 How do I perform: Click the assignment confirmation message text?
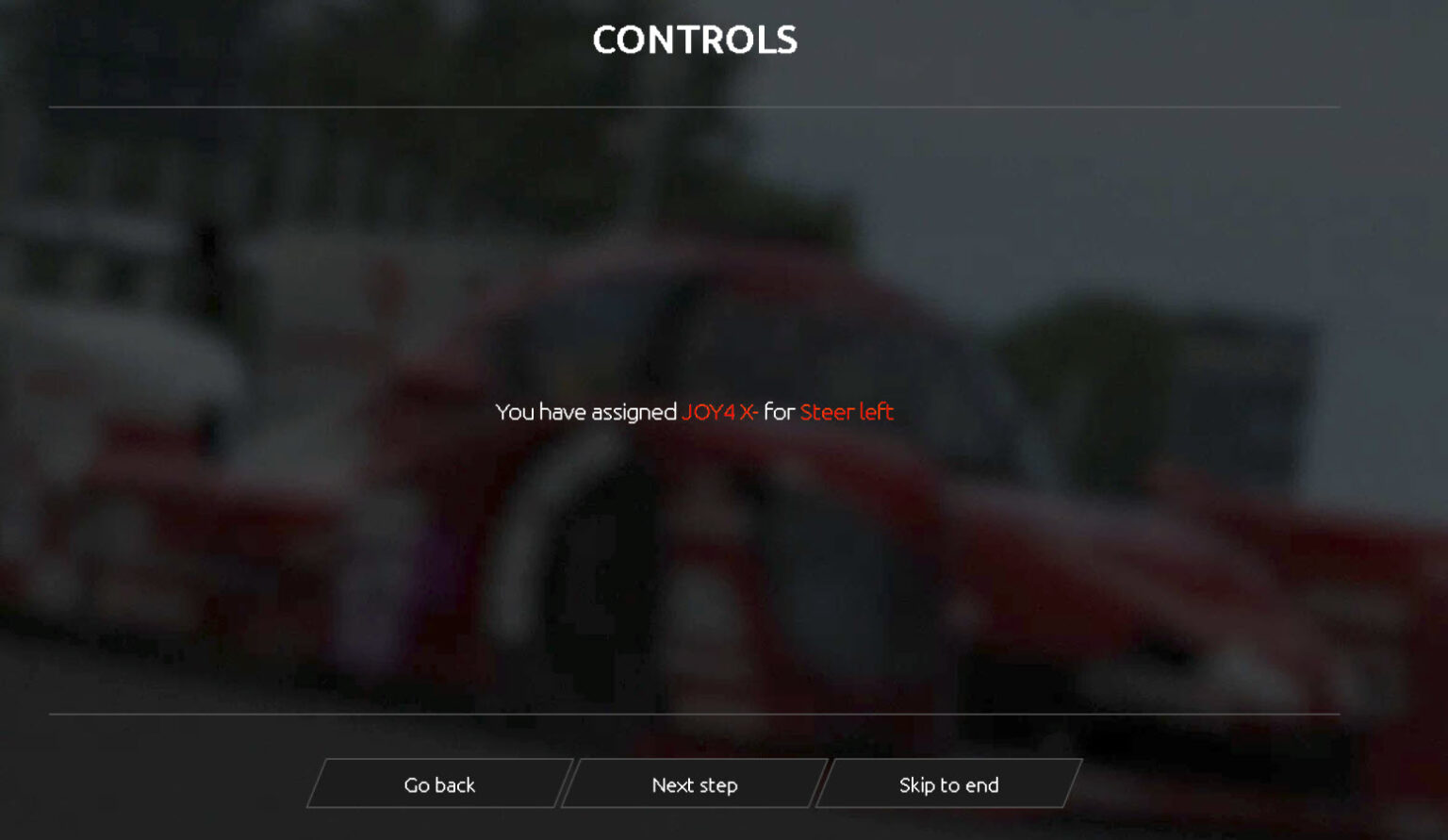click(x=694, y=412)
